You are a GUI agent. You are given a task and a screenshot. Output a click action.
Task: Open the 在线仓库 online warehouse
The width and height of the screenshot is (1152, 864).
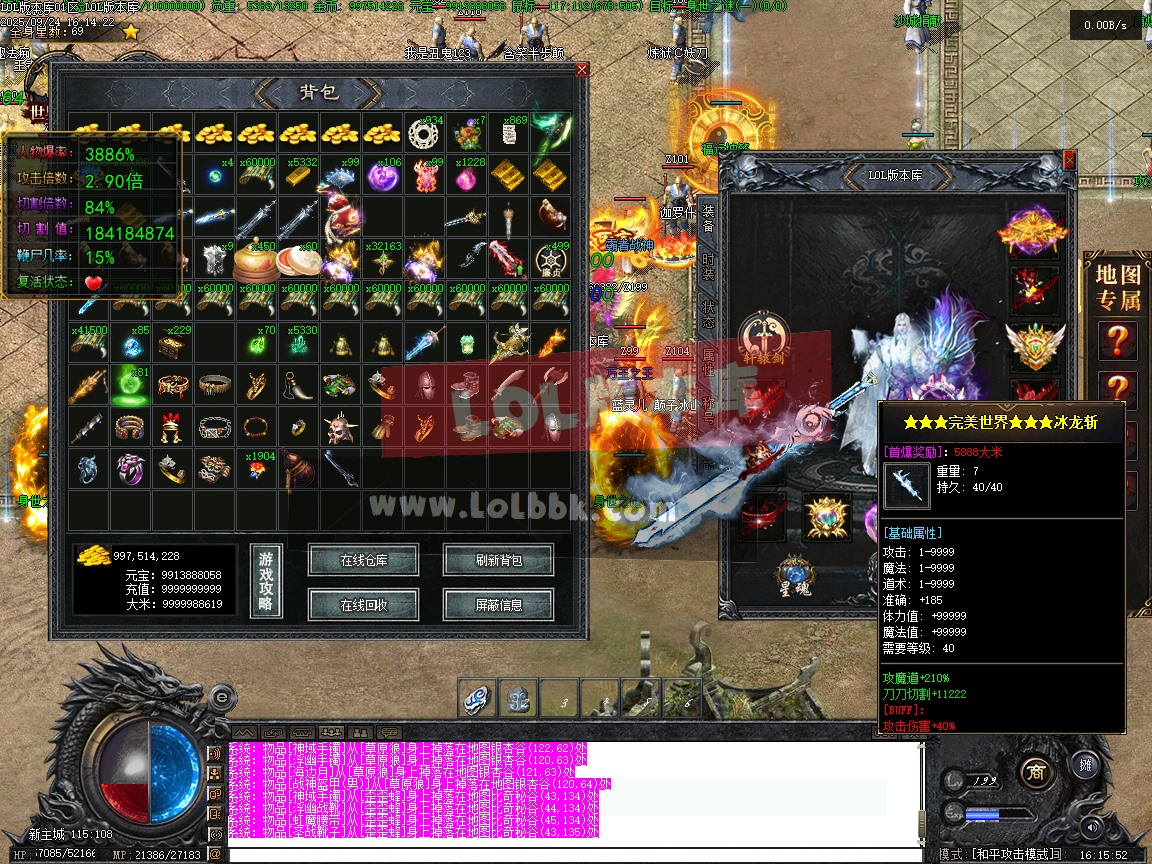coord(363,561)
